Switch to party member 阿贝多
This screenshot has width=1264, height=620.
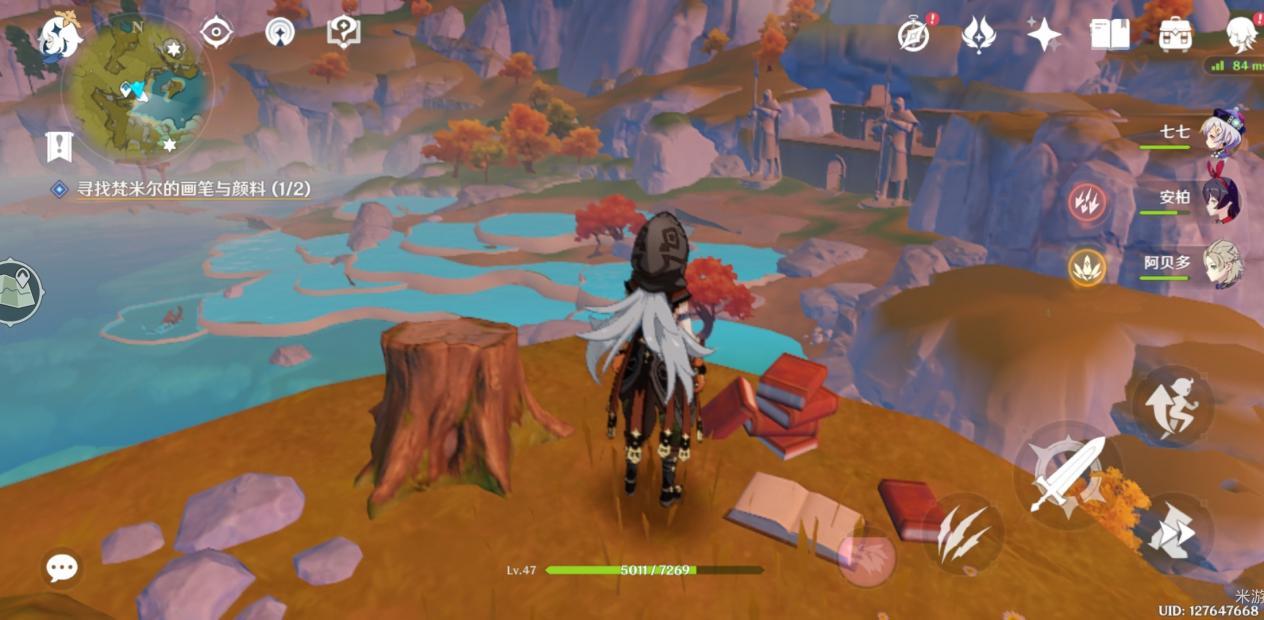(1221, 265)
